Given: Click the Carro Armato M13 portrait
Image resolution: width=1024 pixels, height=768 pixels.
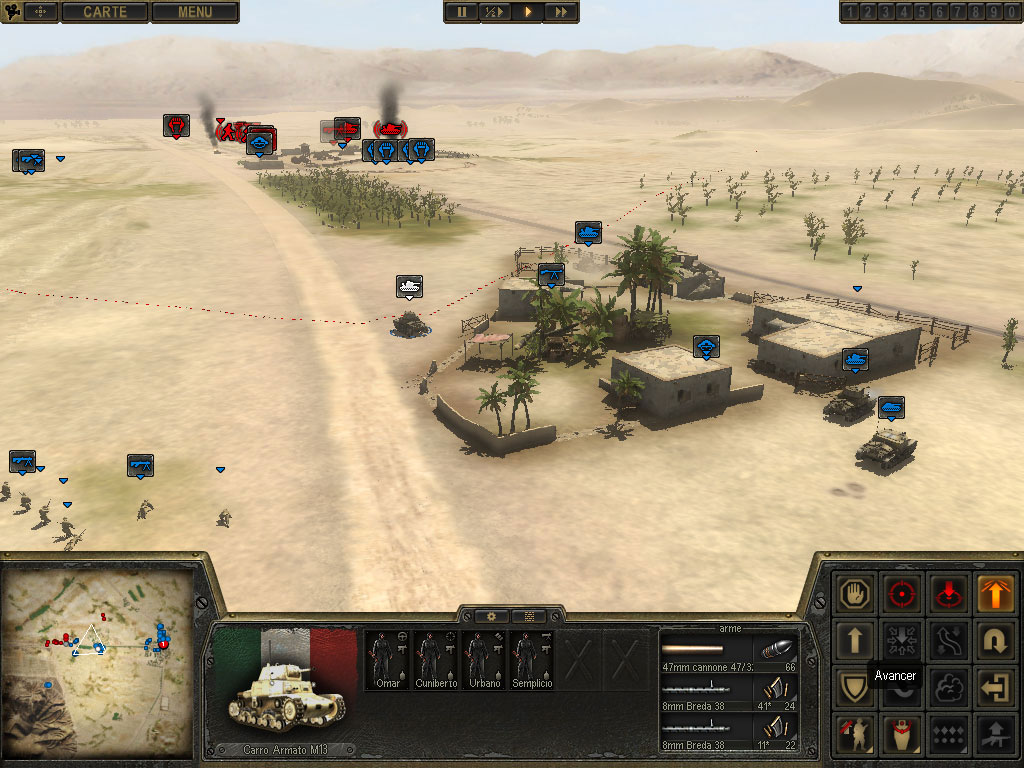Looking at the screenshot, I should pyautogui.click(x=286, y=690).
